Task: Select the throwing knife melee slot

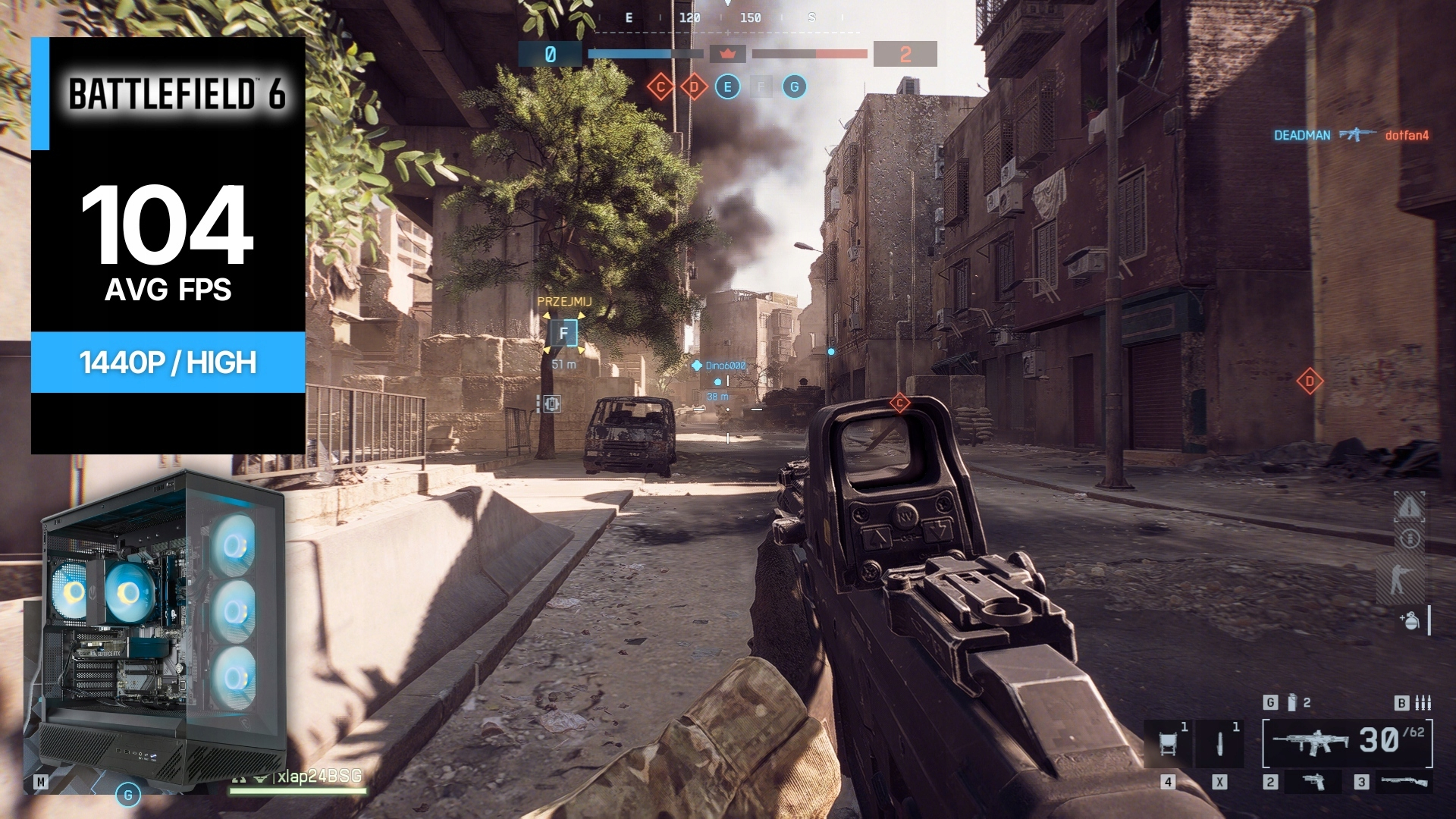Action: click(x=1219, y=743)
